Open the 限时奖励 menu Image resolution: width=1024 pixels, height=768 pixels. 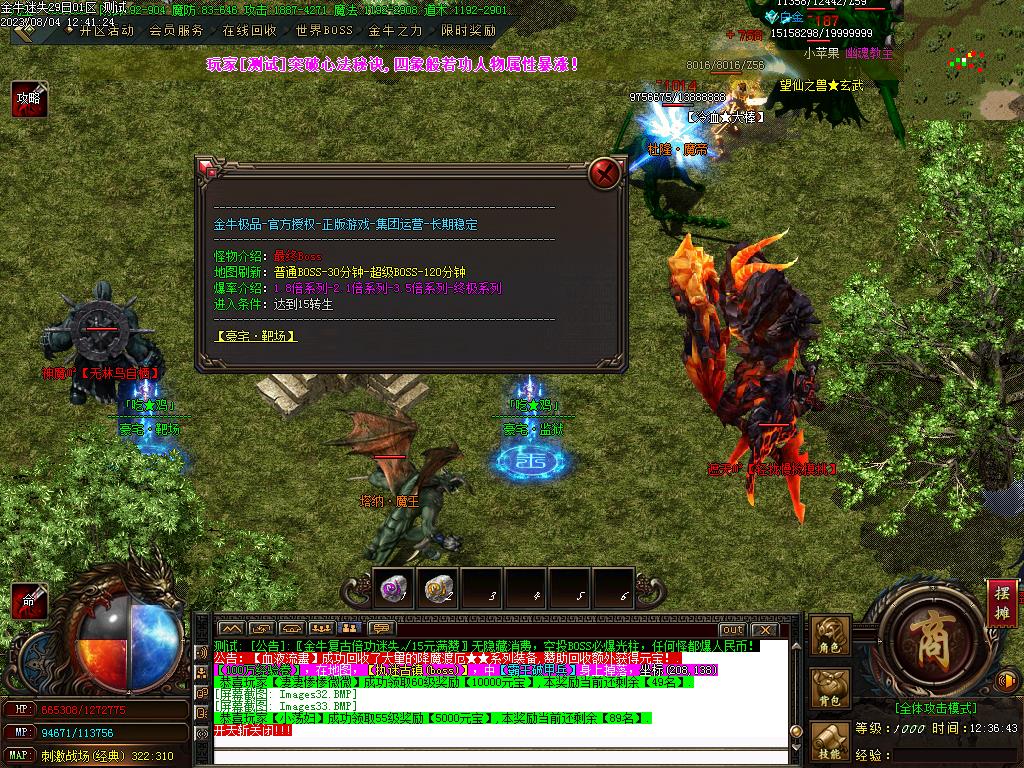(x=468, y=31)
